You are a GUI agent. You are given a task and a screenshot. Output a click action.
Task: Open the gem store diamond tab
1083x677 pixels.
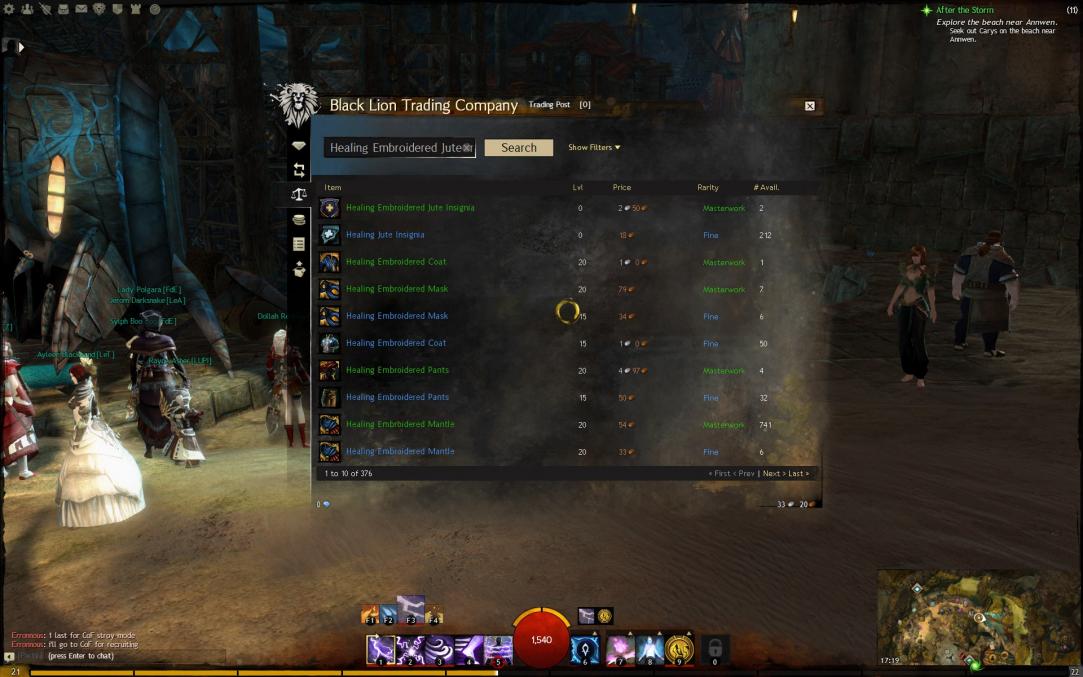pyautogui.click(x=298, y=146)
